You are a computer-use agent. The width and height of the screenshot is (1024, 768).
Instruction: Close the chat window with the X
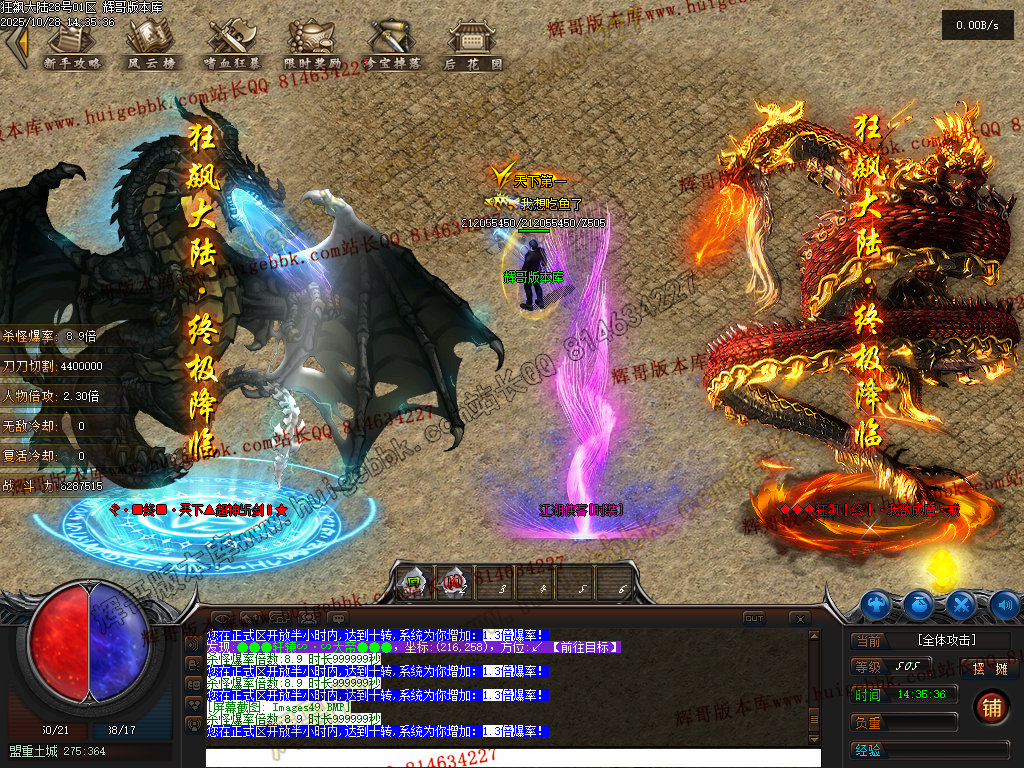(798, 619)
